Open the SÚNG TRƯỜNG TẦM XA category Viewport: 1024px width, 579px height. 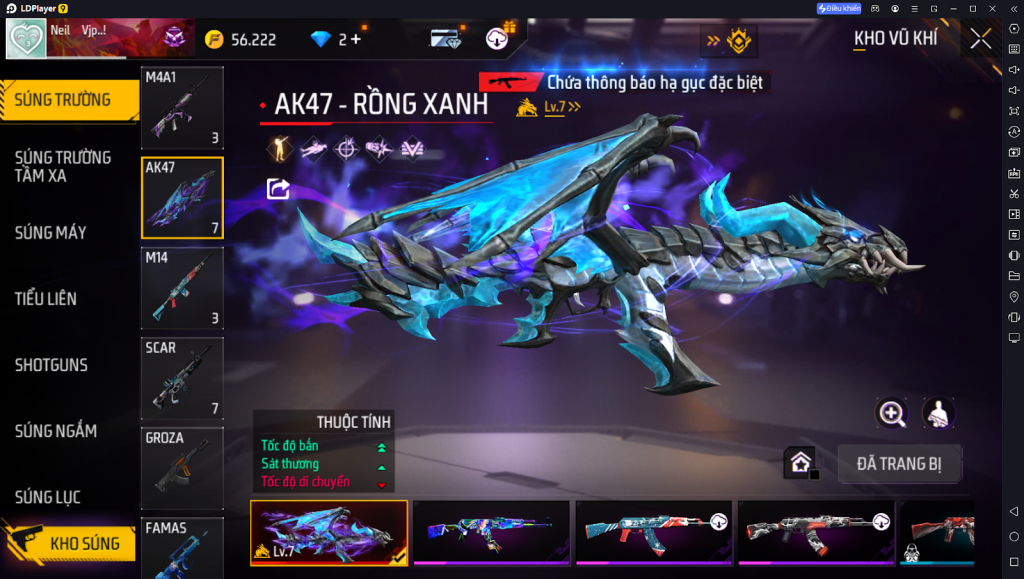(63, 166)
